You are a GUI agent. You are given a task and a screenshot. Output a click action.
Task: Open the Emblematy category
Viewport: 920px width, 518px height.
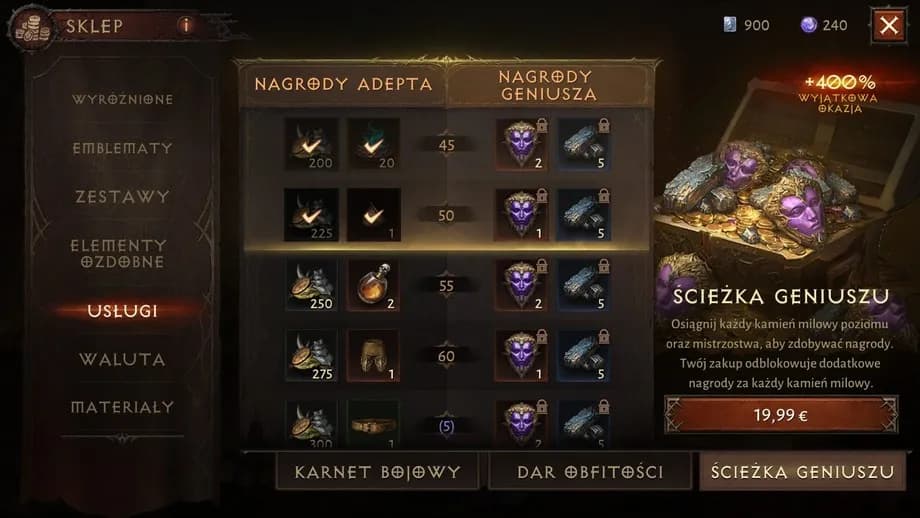pyautogui.click(x=122, y=148)
